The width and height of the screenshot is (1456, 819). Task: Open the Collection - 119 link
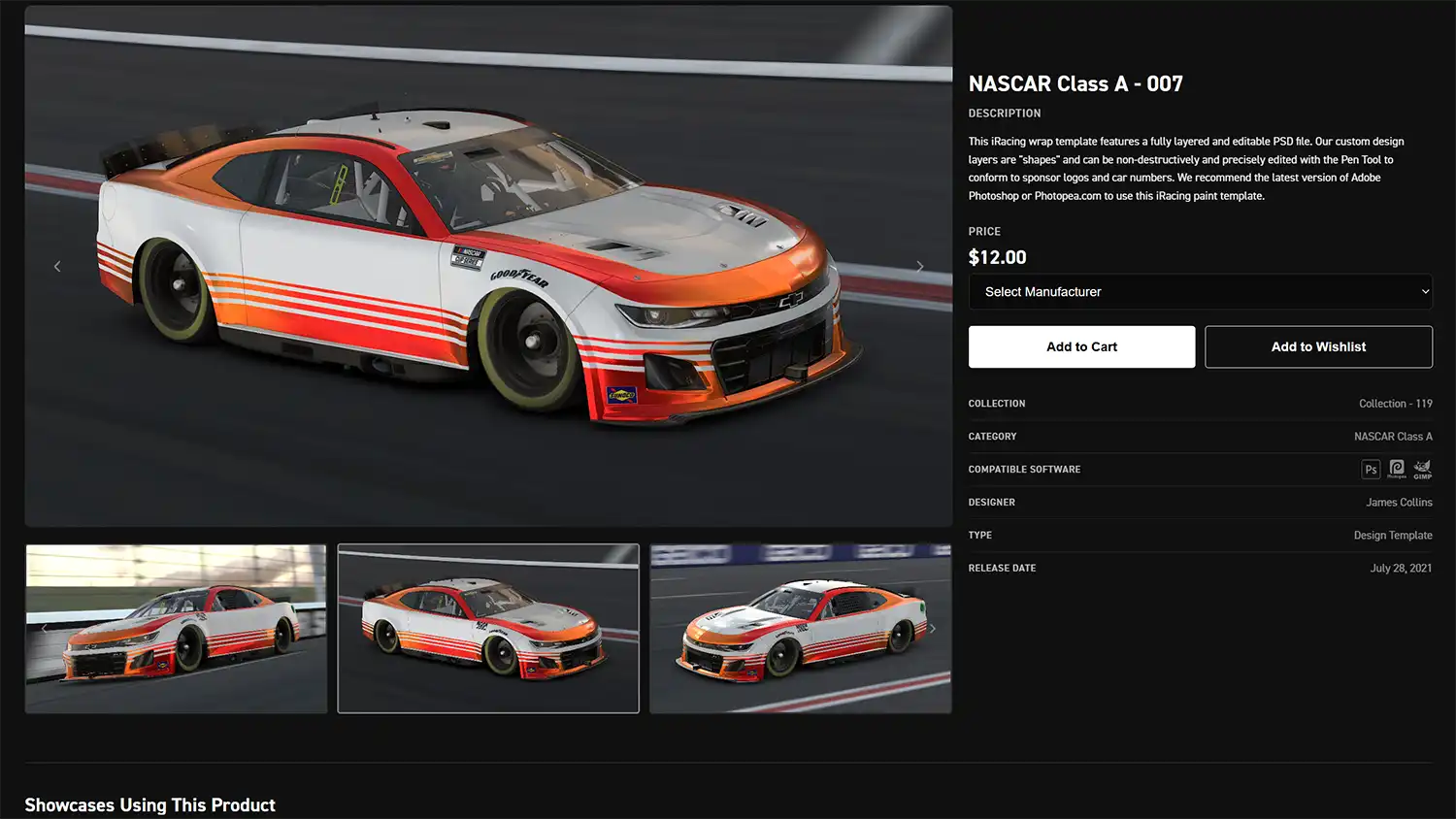[x=1395, y=404]
